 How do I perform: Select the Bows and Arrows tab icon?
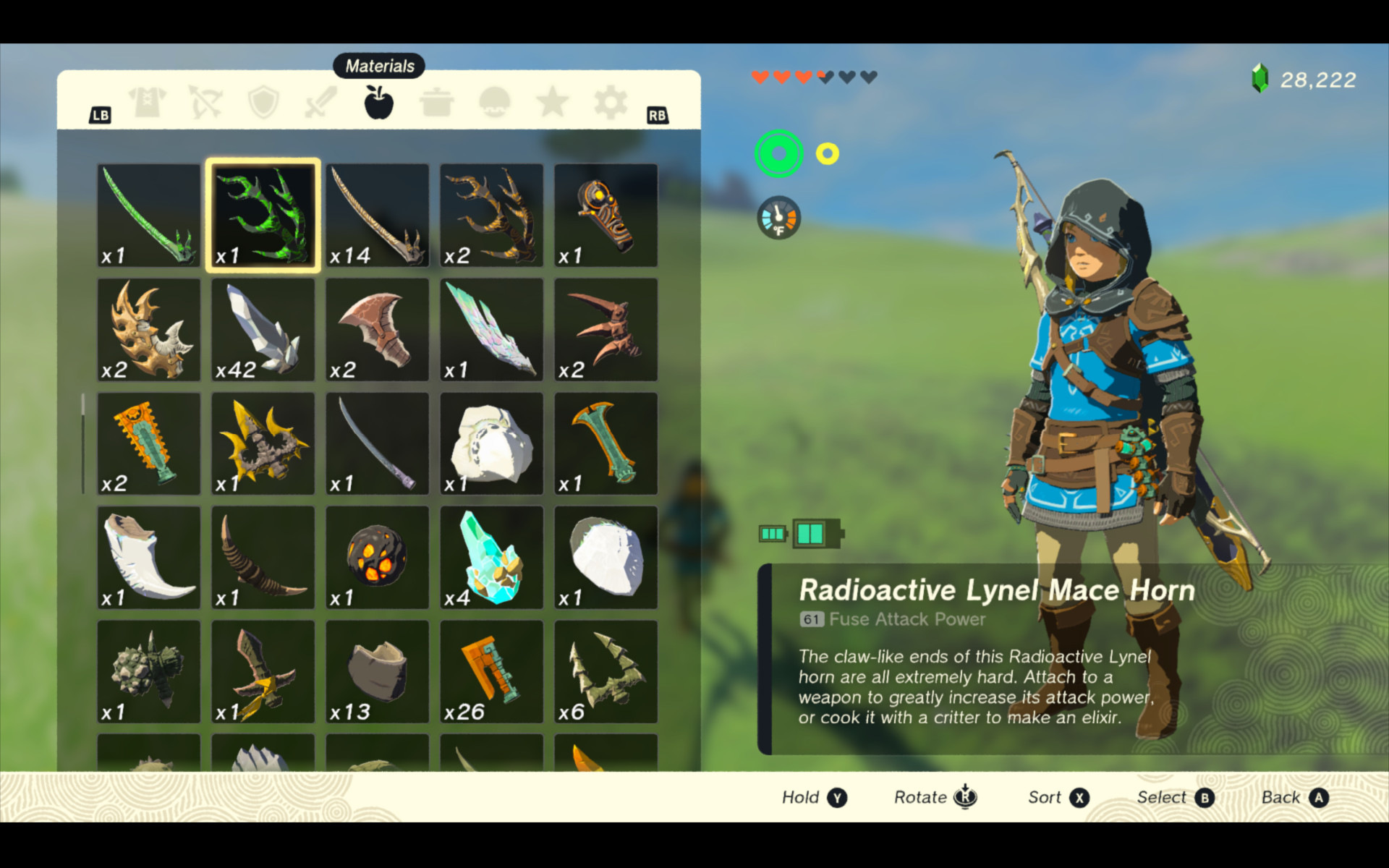point(205,101)
